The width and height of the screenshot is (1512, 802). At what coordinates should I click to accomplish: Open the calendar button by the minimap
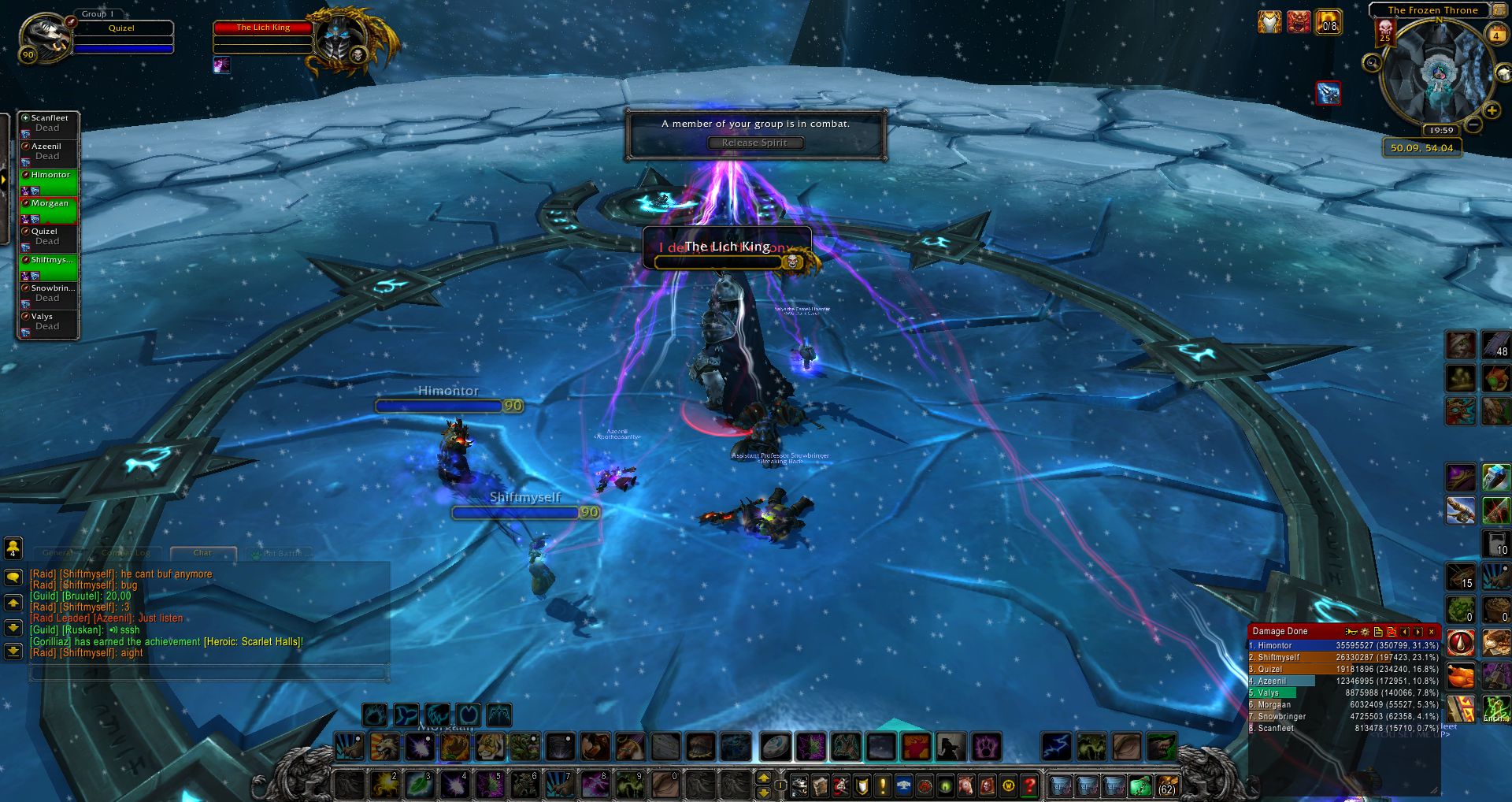(1495, 34)
